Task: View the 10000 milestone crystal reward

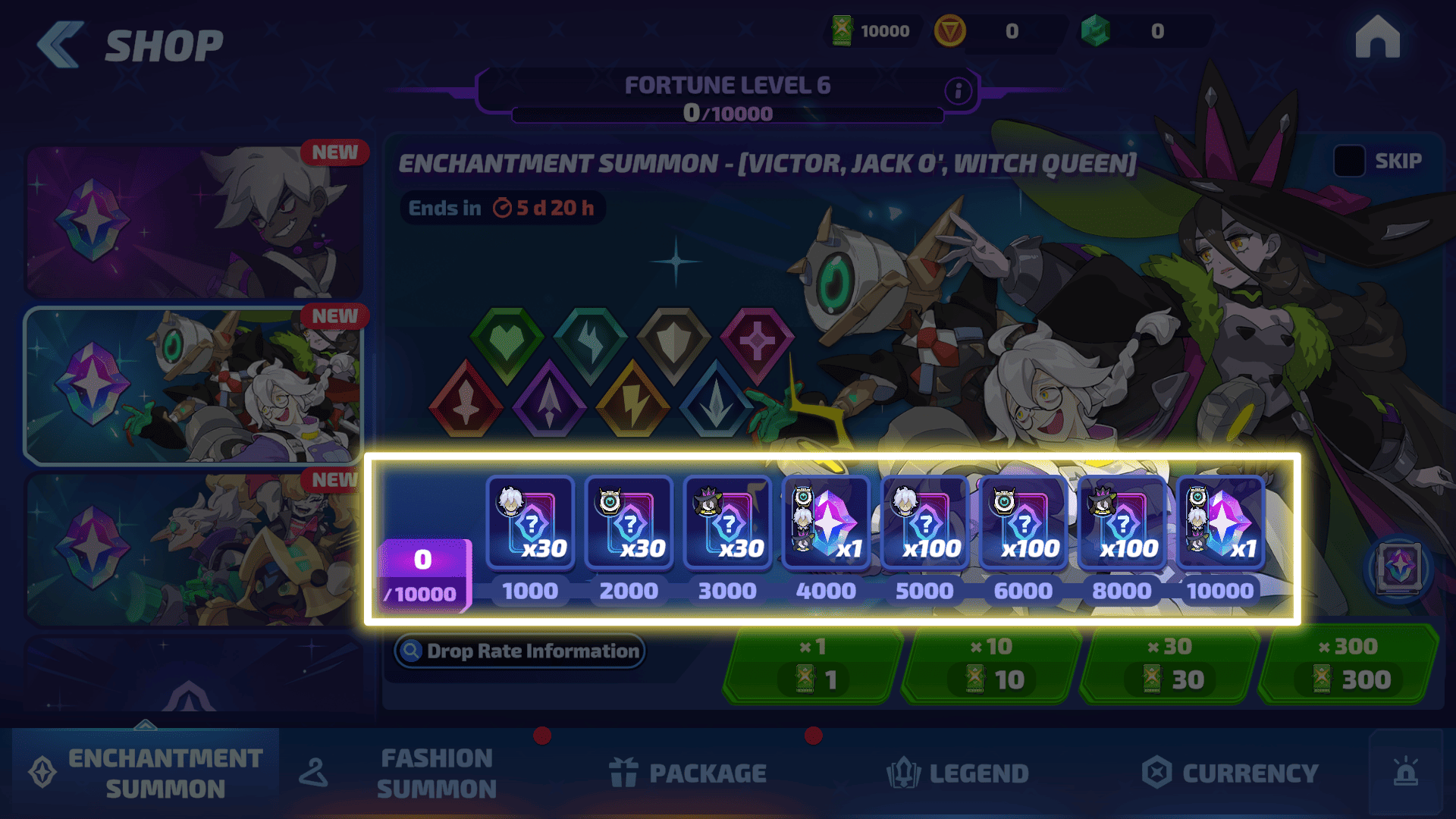Action: (1220, 523)
